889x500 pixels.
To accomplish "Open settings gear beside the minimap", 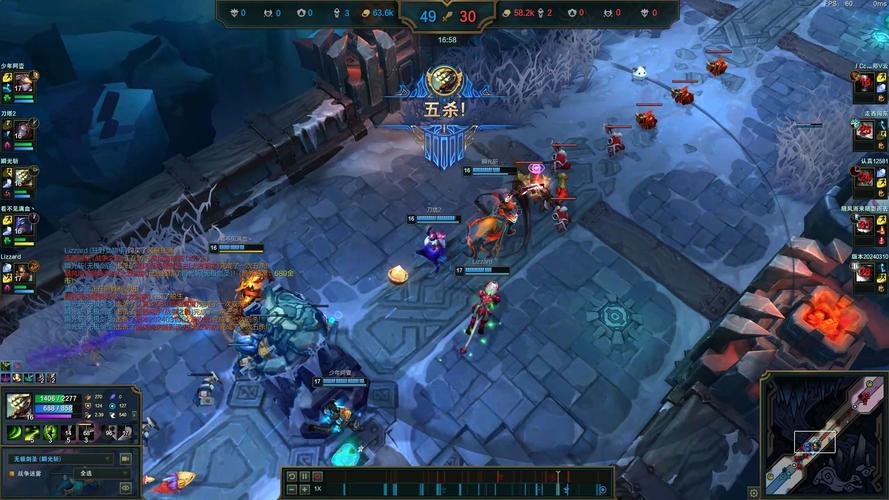I will point(754,492).
